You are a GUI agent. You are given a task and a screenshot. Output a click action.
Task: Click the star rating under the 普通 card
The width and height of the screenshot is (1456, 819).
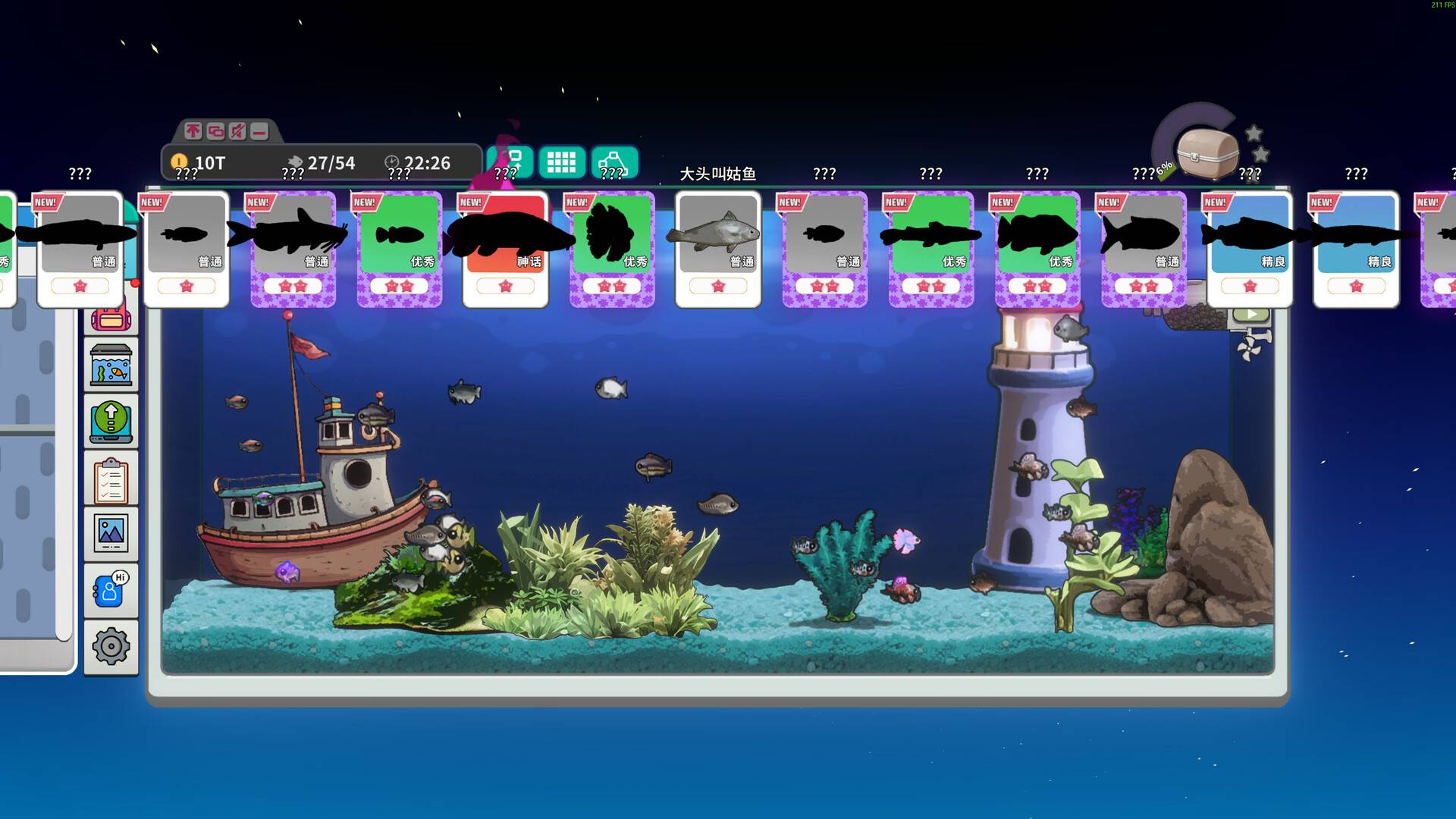point(717,287)
